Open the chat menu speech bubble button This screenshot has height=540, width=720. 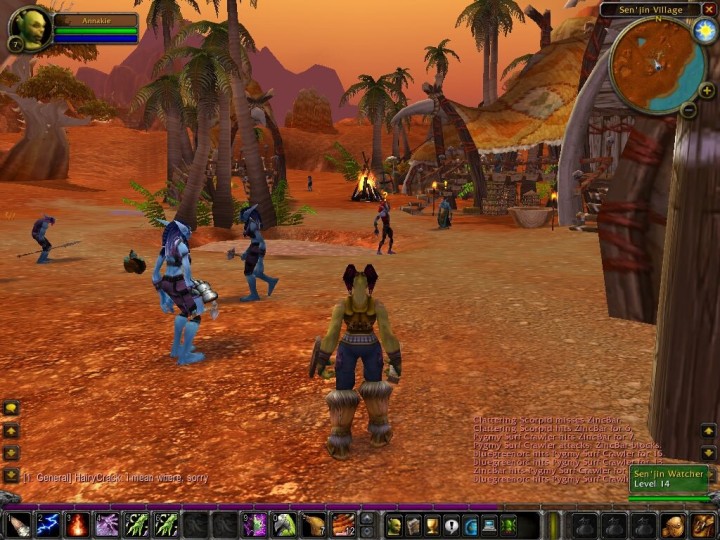click(11, 408)
